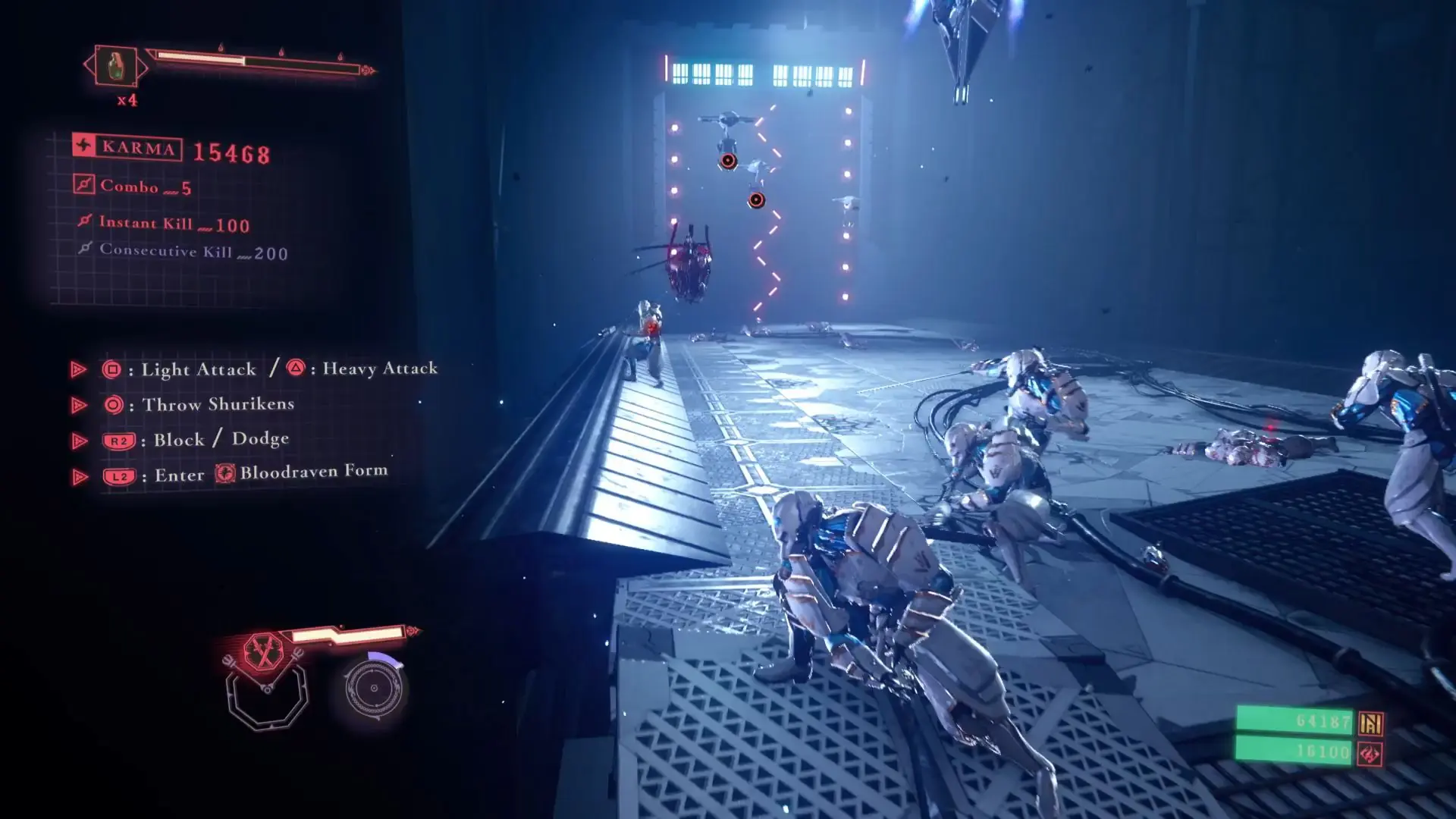Click the red icon beside 18100

point(1370,754)
